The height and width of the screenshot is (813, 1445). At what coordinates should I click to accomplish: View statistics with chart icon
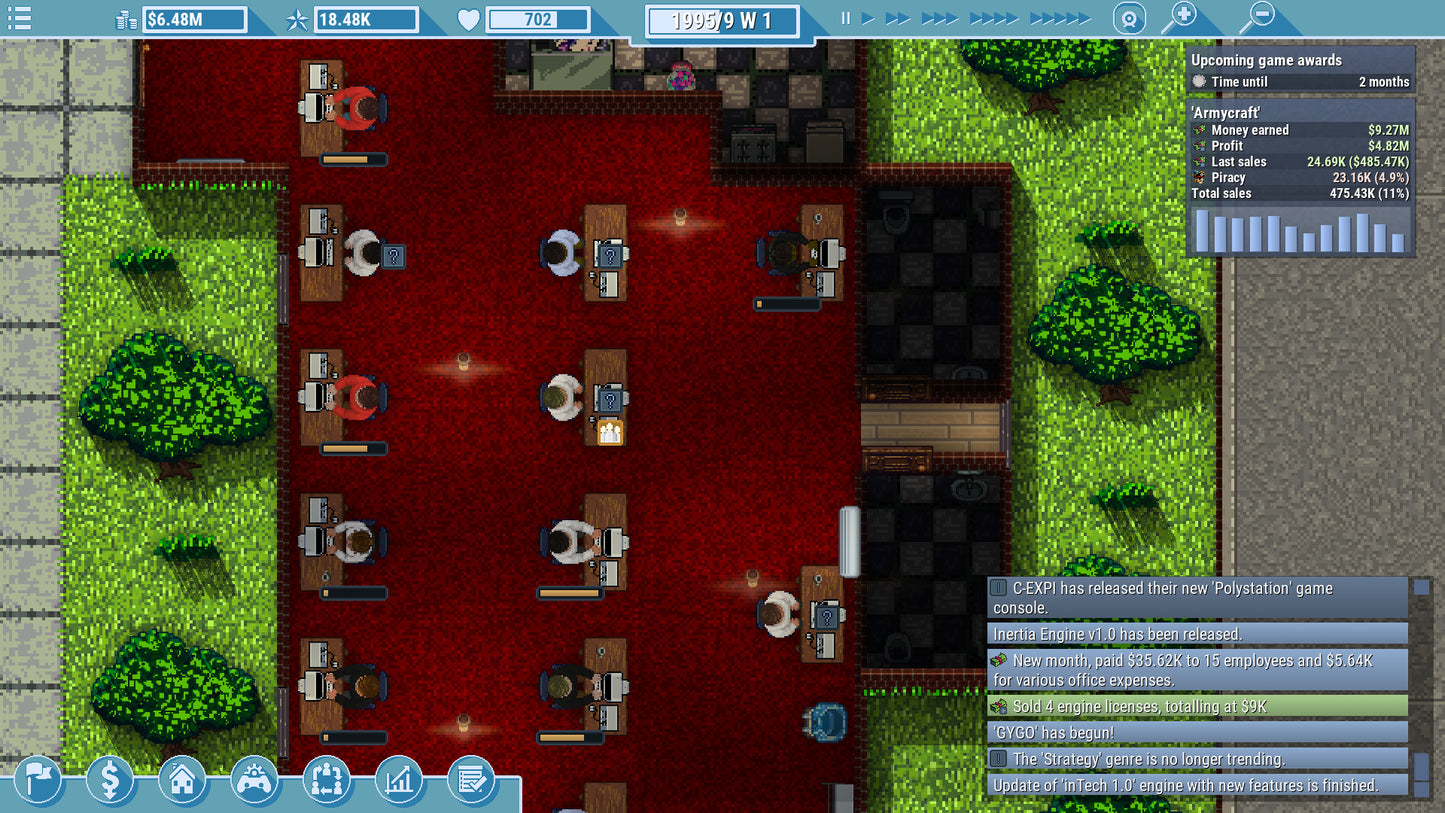coord(399,781)
